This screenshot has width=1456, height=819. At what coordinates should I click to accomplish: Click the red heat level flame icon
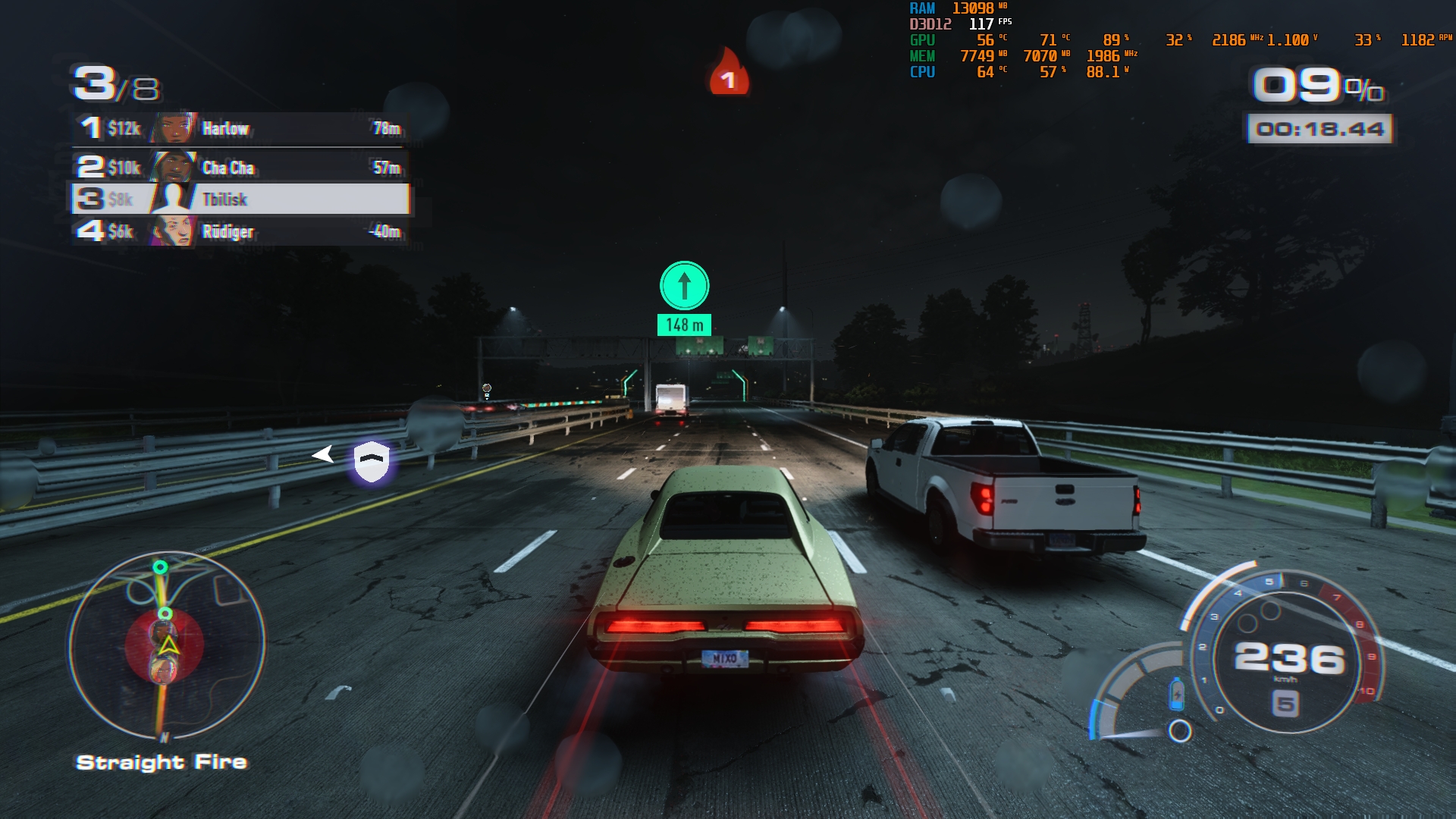coord(728,74)
